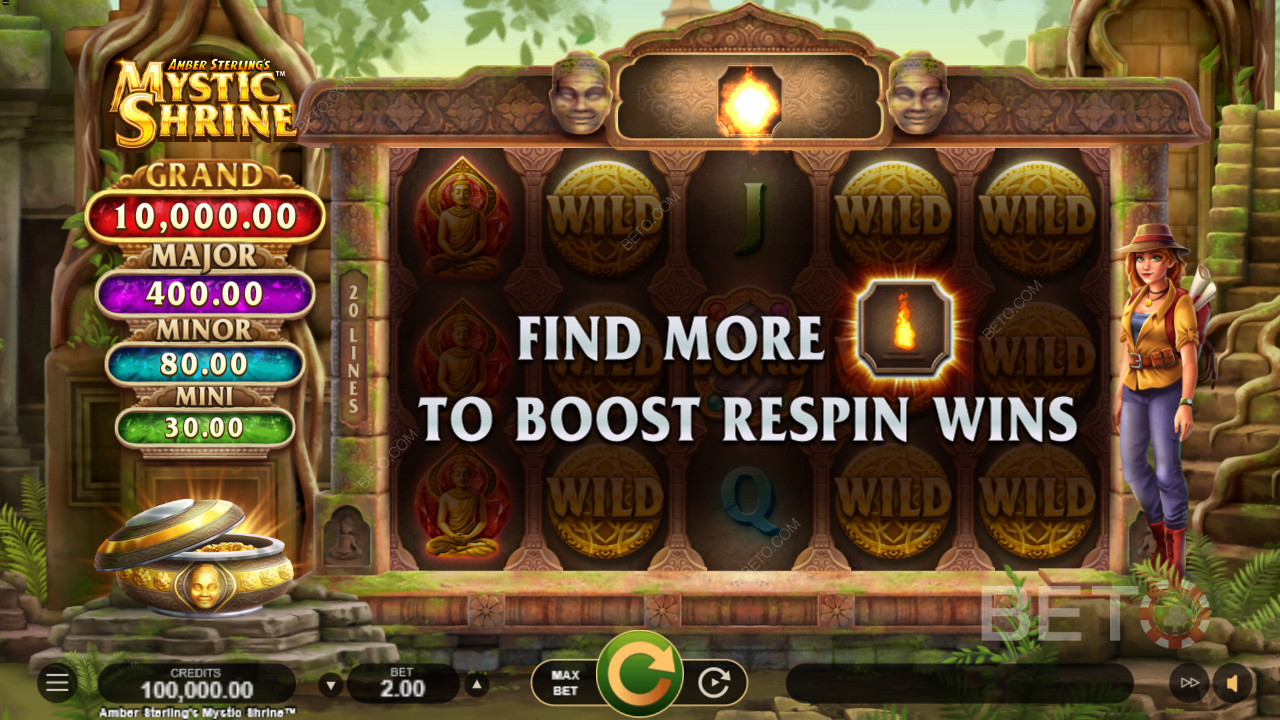Open the hamburger menu
The width and height of the screenshot is (1280, 720).
[x=57, y=683]
